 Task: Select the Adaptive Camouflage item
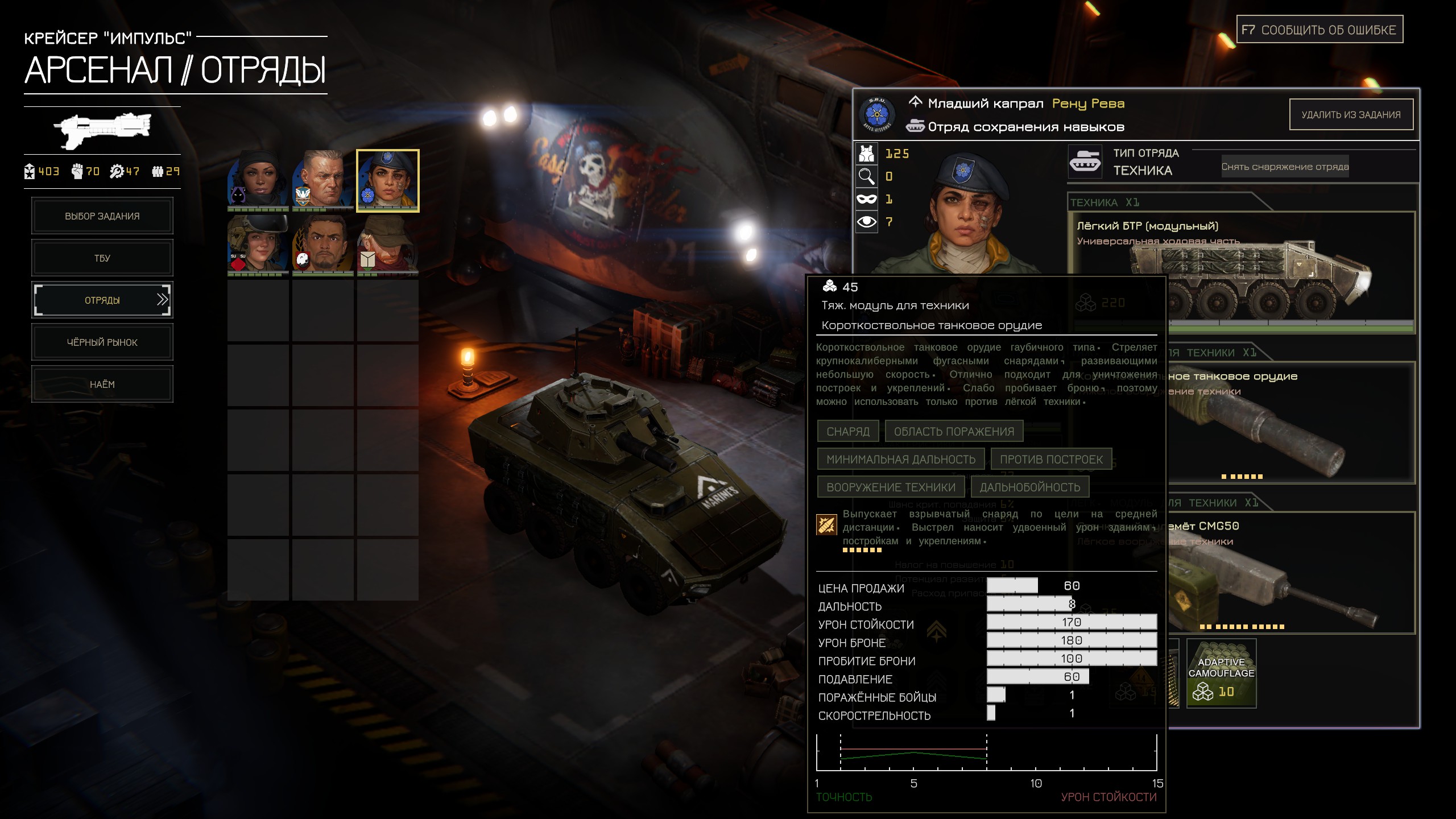coord(1221,674)
